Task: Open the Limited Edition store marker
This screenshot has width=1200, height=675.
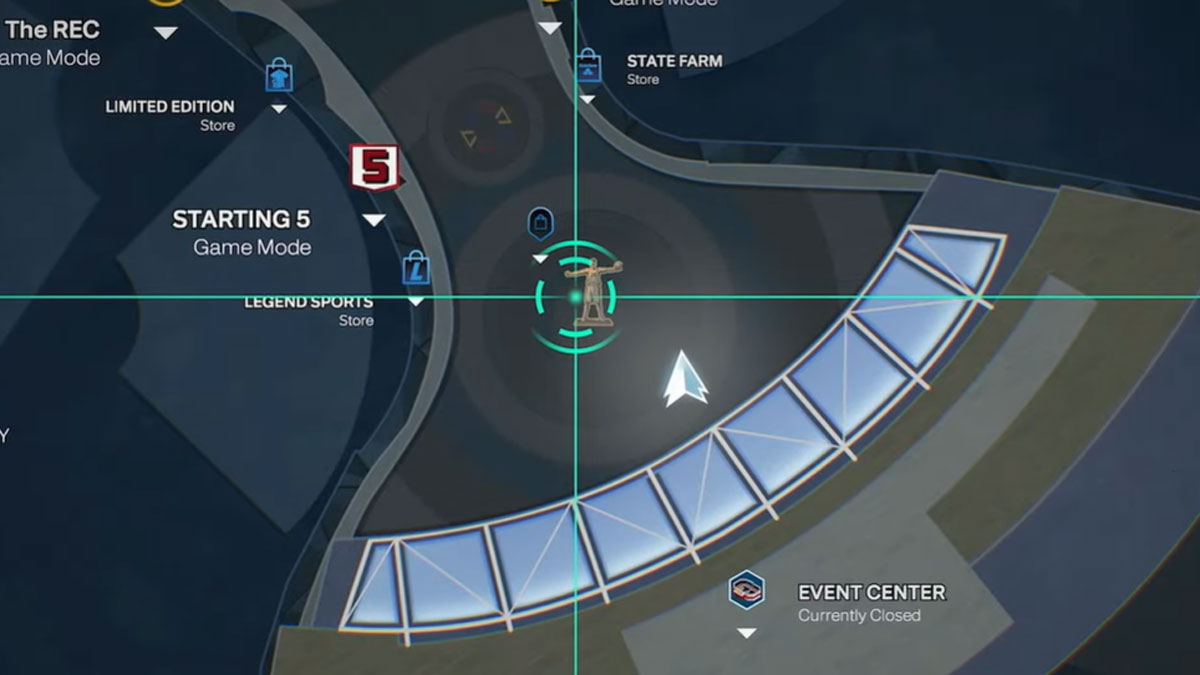Action: pyautogui.click(x=279, y=76)
